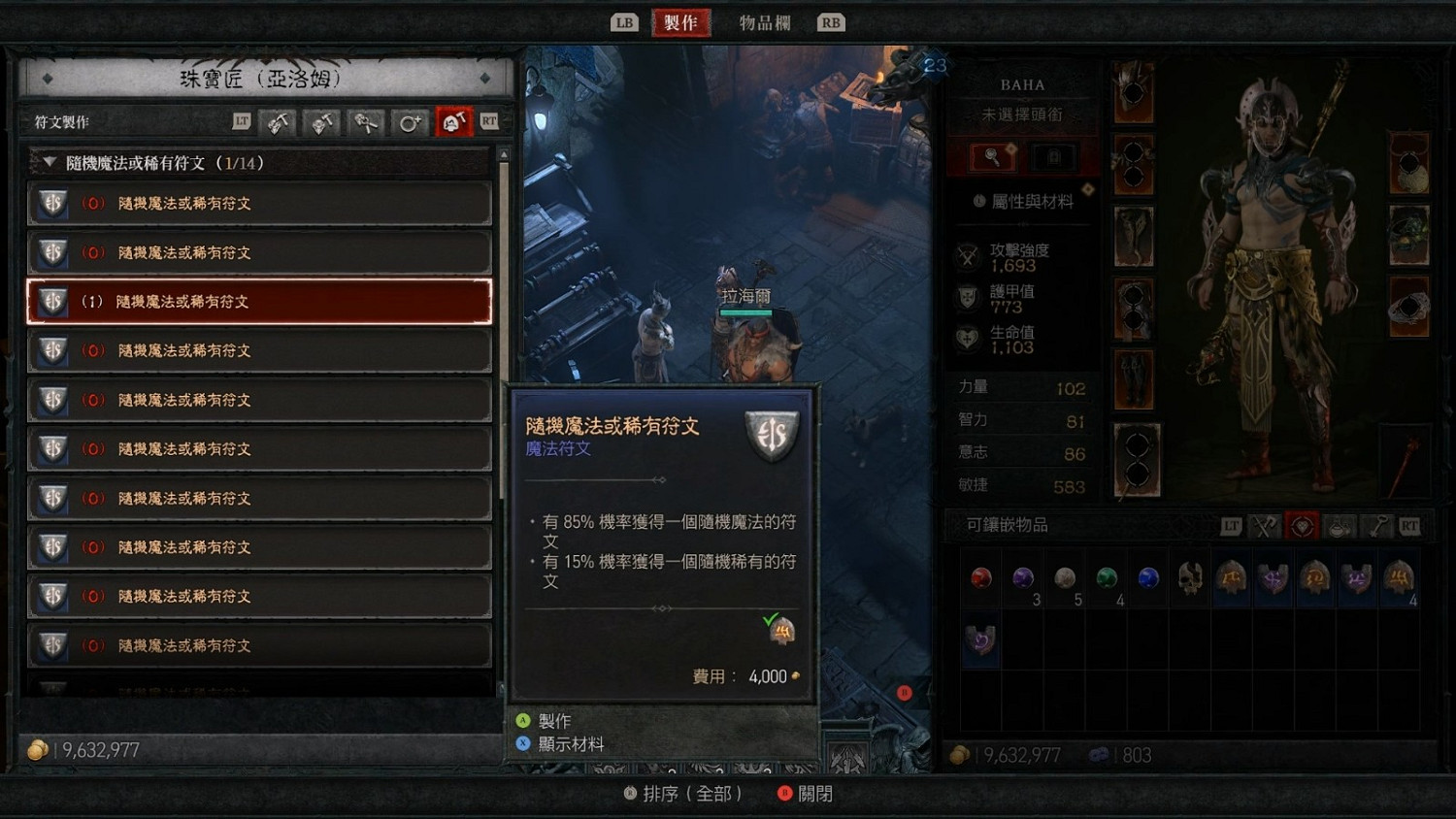Select the highlighted rune crafting icon
This screenshot has width=1456, height=819.
(453, 121)
